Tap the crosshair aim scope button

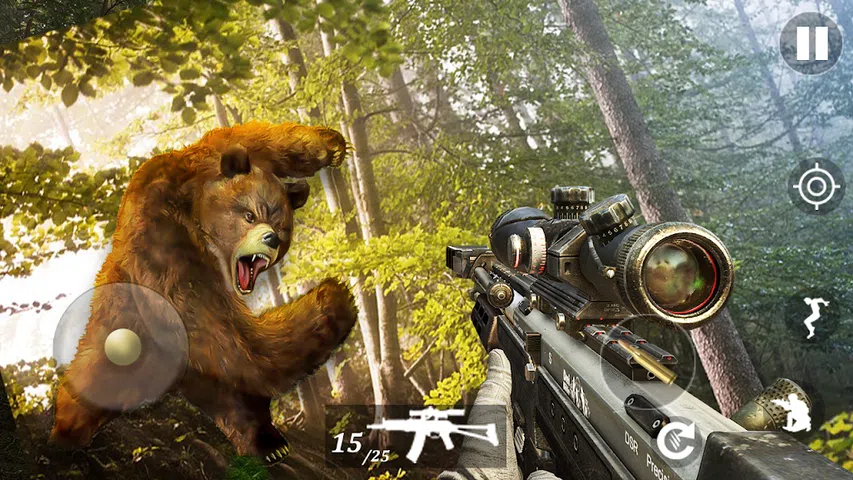tap(816, 186)
